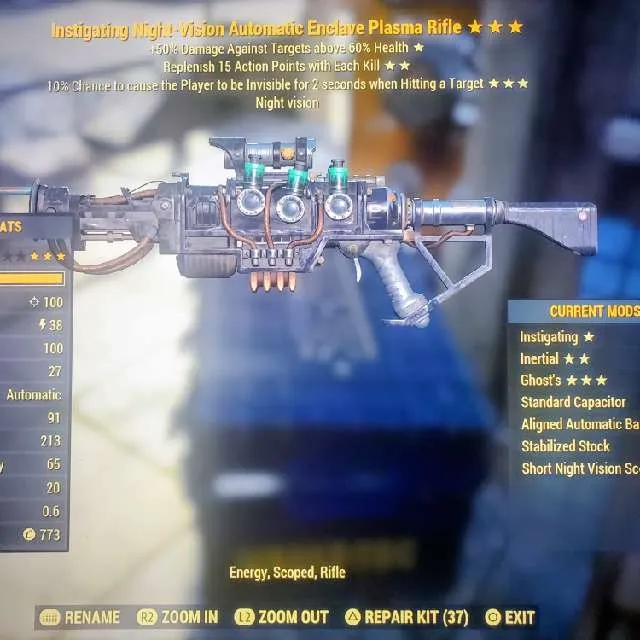Exit the weapon inspect screen
The width and height of the screenshot is (640, 640).
(x=512, y=618)
